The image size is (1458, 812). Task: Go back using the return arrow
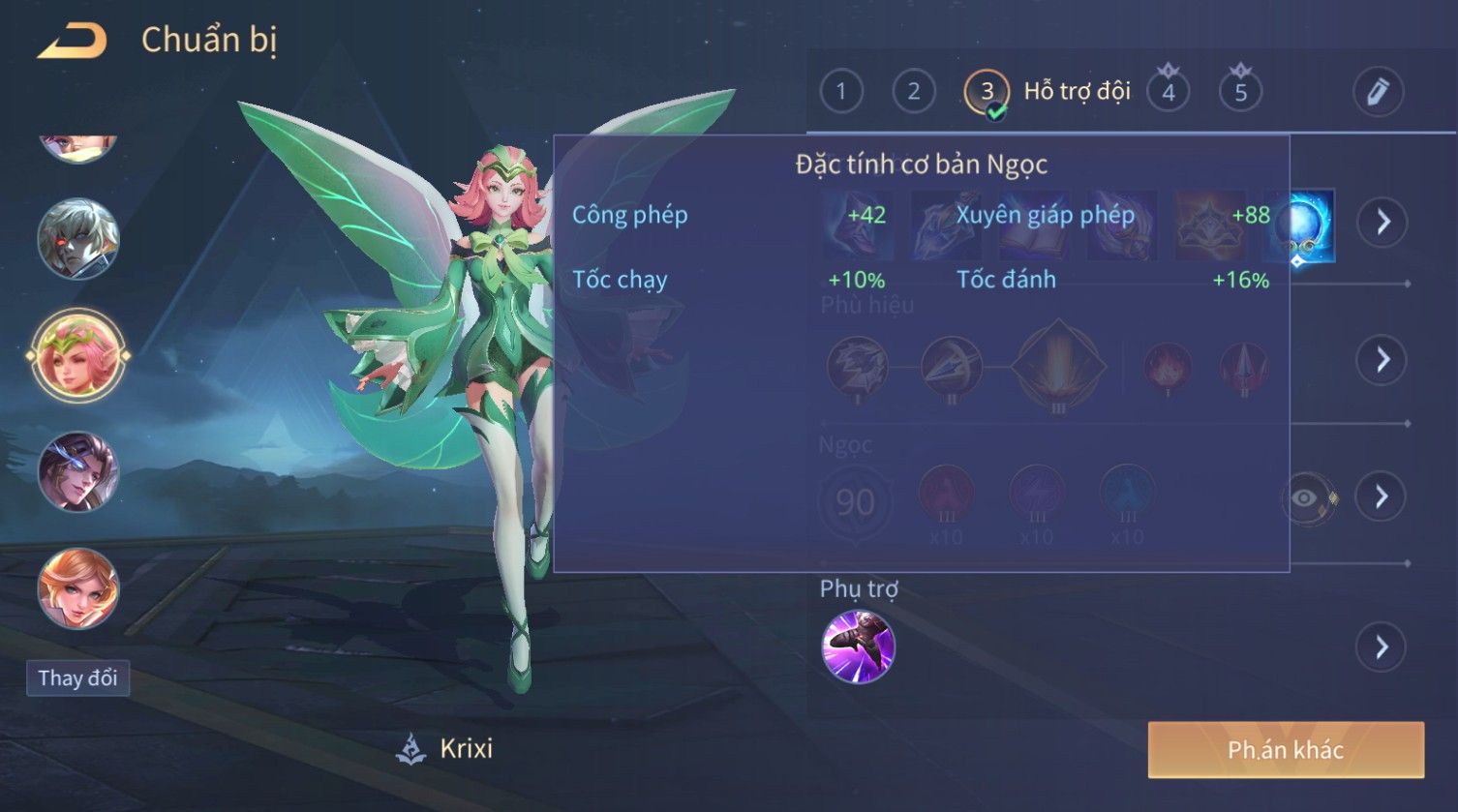point(73,41)
